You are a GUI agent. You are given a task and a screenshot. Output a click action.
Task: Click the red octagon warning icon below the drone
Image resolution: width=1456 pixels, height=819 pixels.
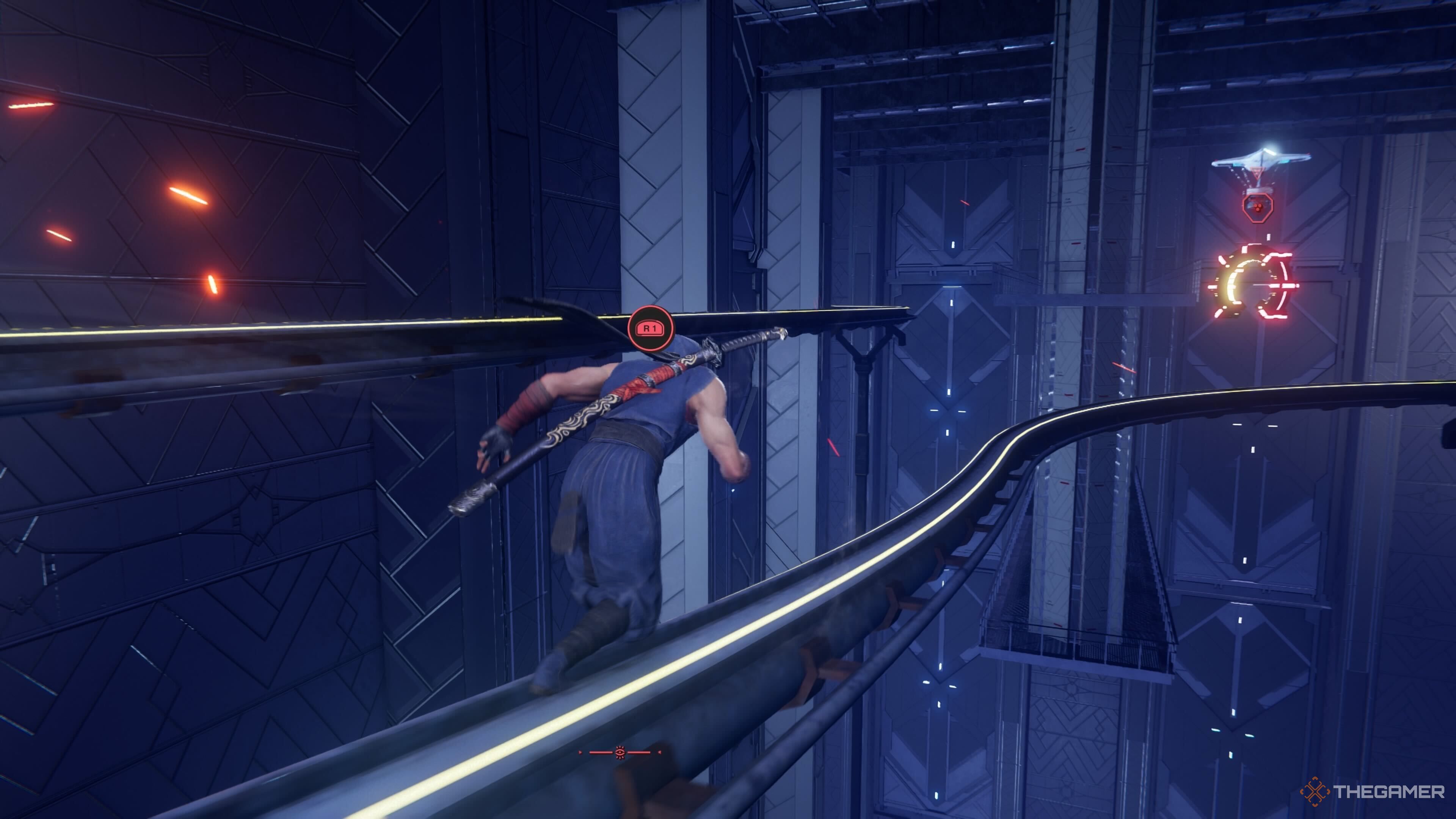(x=1259, y=209)
